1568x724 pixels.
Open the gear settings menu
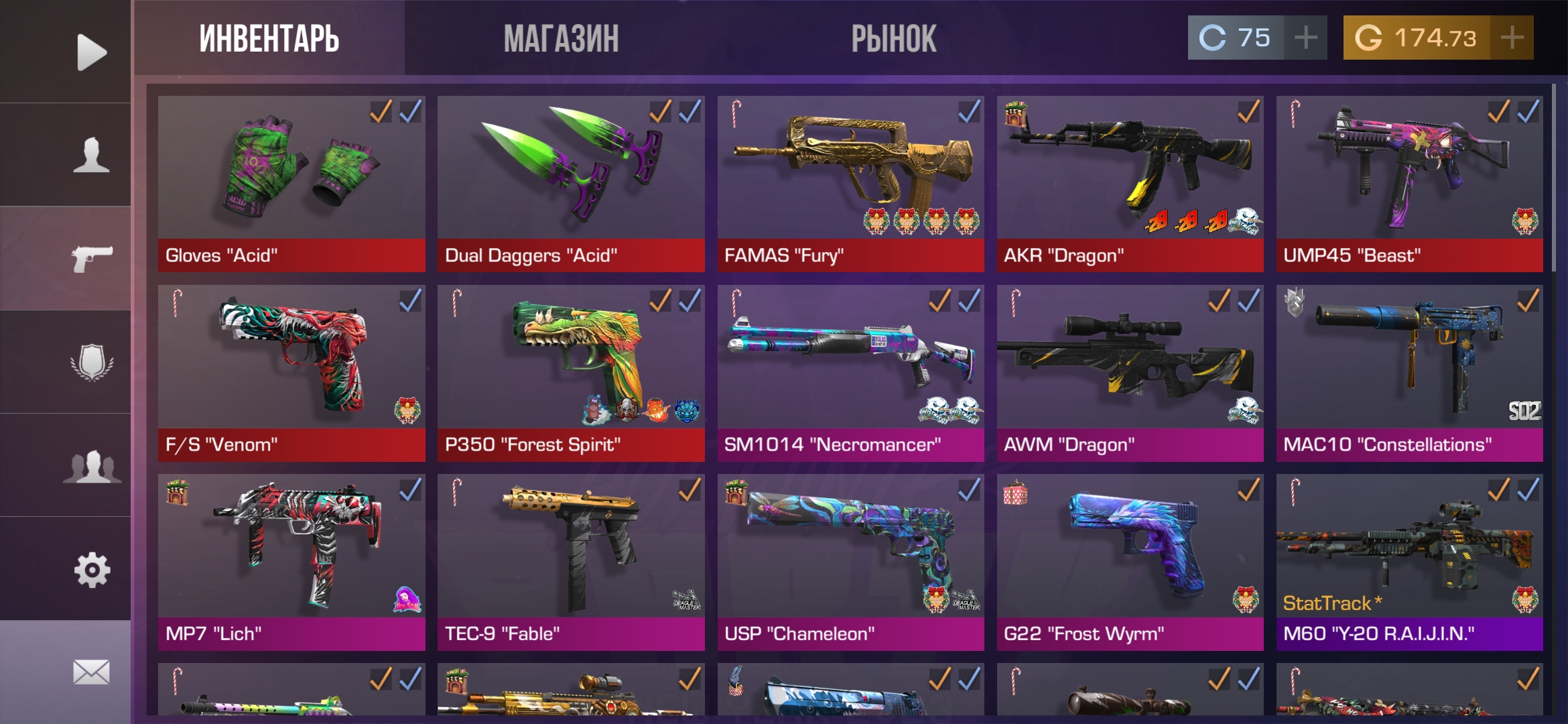click(x=91, y=570)
